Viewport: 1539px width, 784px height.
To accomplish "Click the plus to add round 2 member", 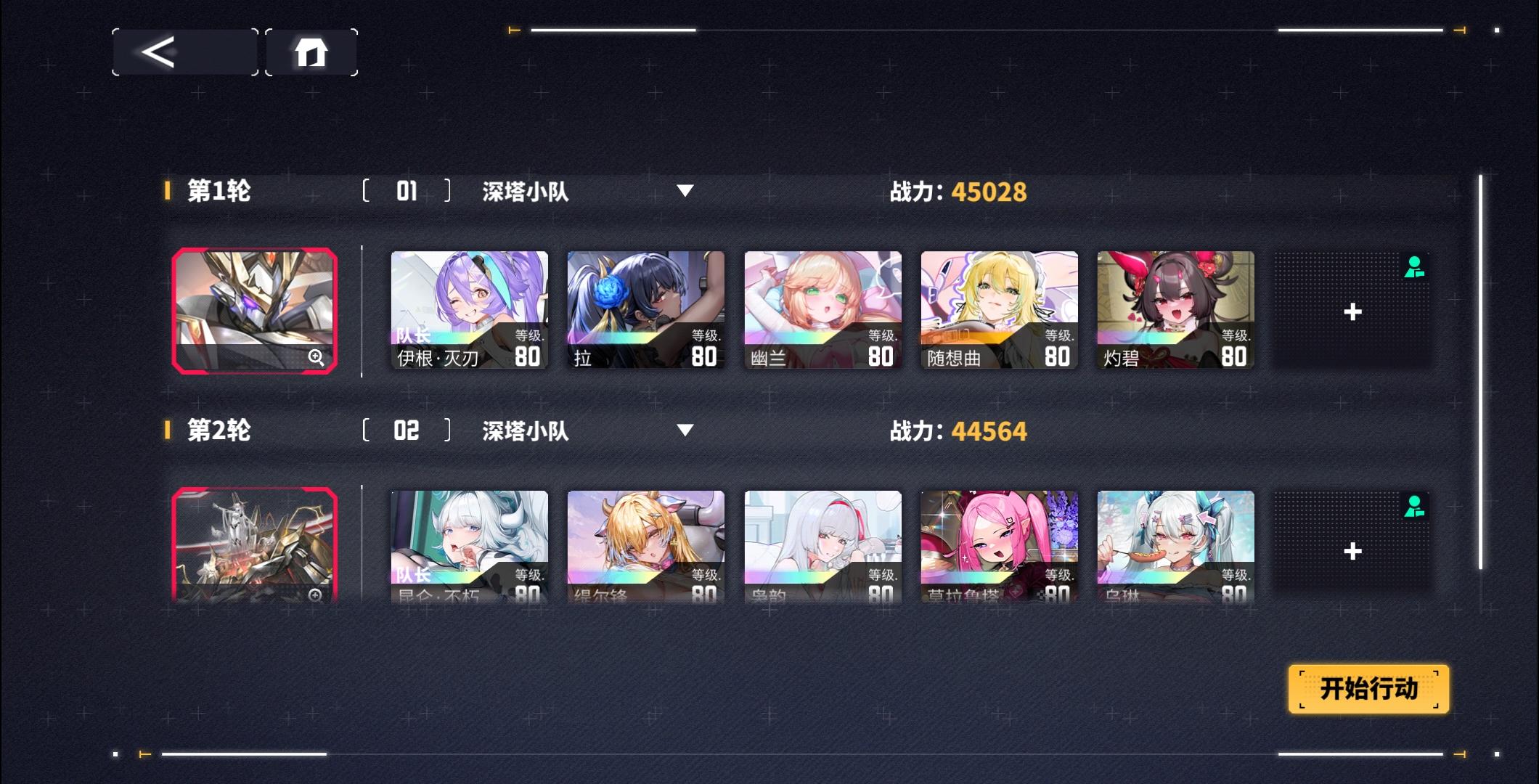I will [1352, 550].
